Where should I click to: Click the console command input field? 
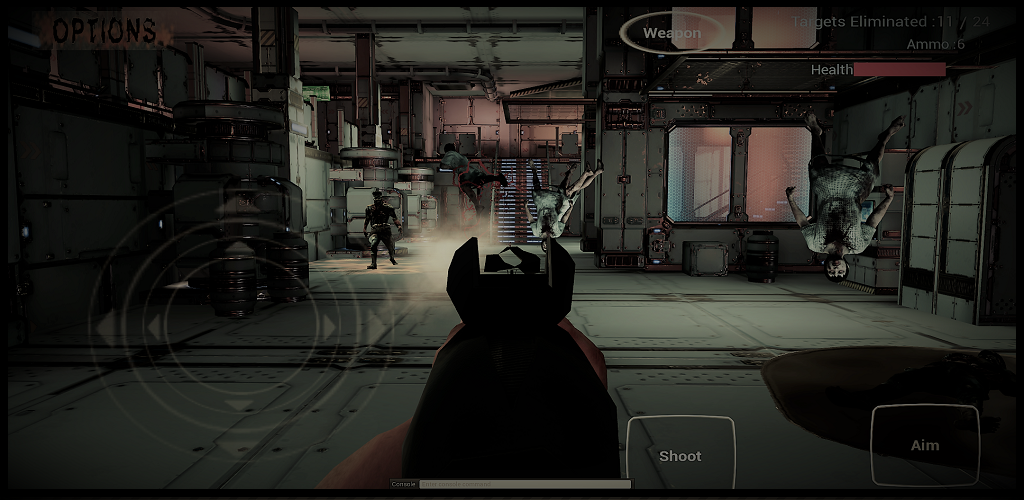pyautogui.click(x=524, y=484)
